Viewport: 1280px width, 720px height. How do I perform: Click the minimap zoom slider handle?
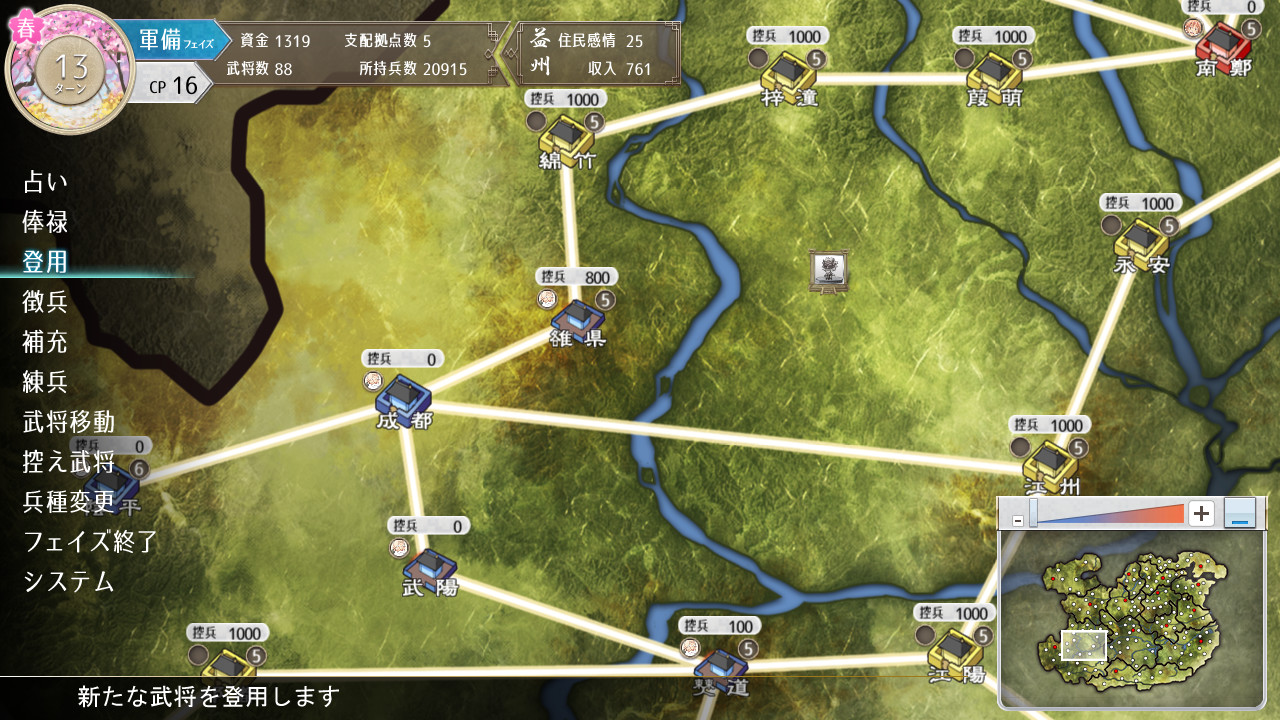click(x=1033, y=514)
